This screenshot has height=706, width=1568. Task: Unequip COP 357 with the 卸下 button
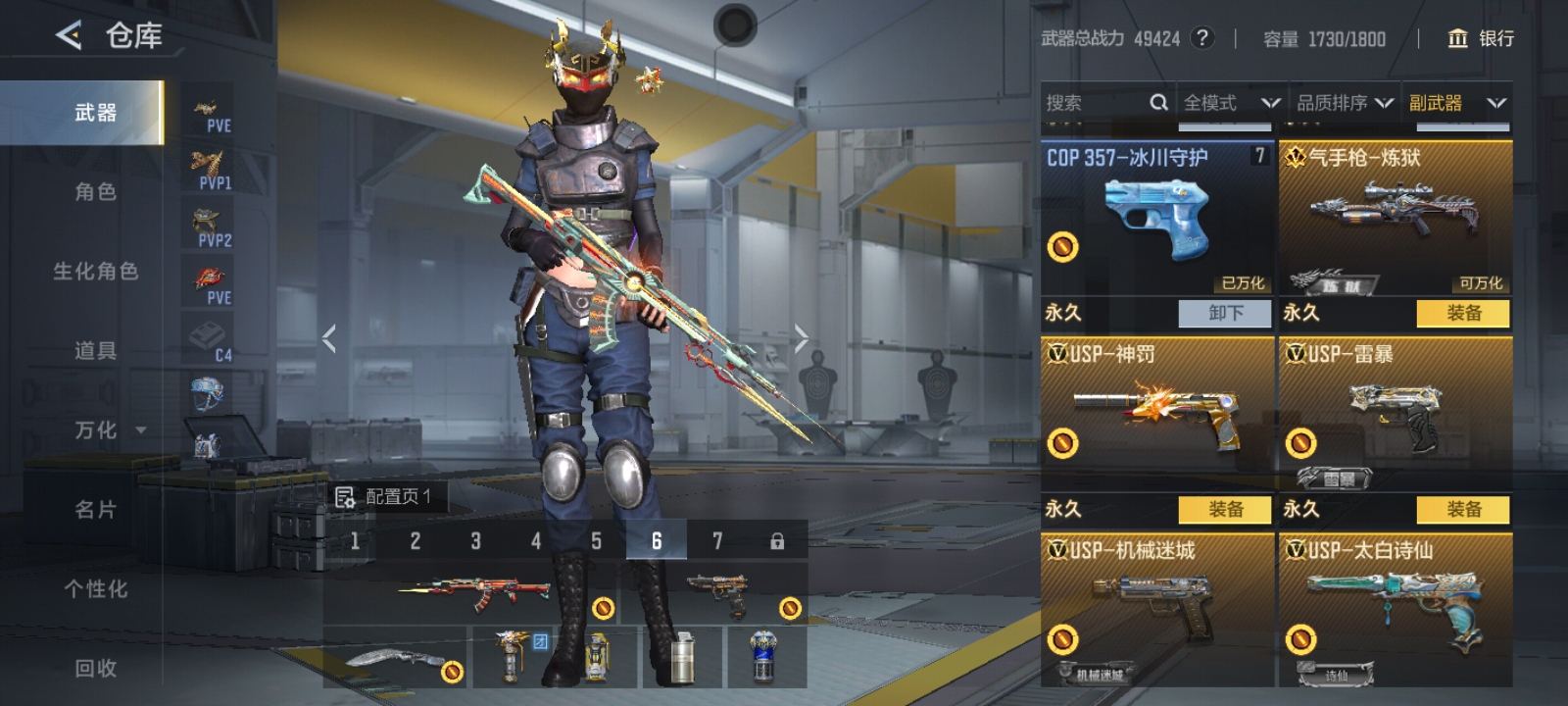pos(1225,313)
